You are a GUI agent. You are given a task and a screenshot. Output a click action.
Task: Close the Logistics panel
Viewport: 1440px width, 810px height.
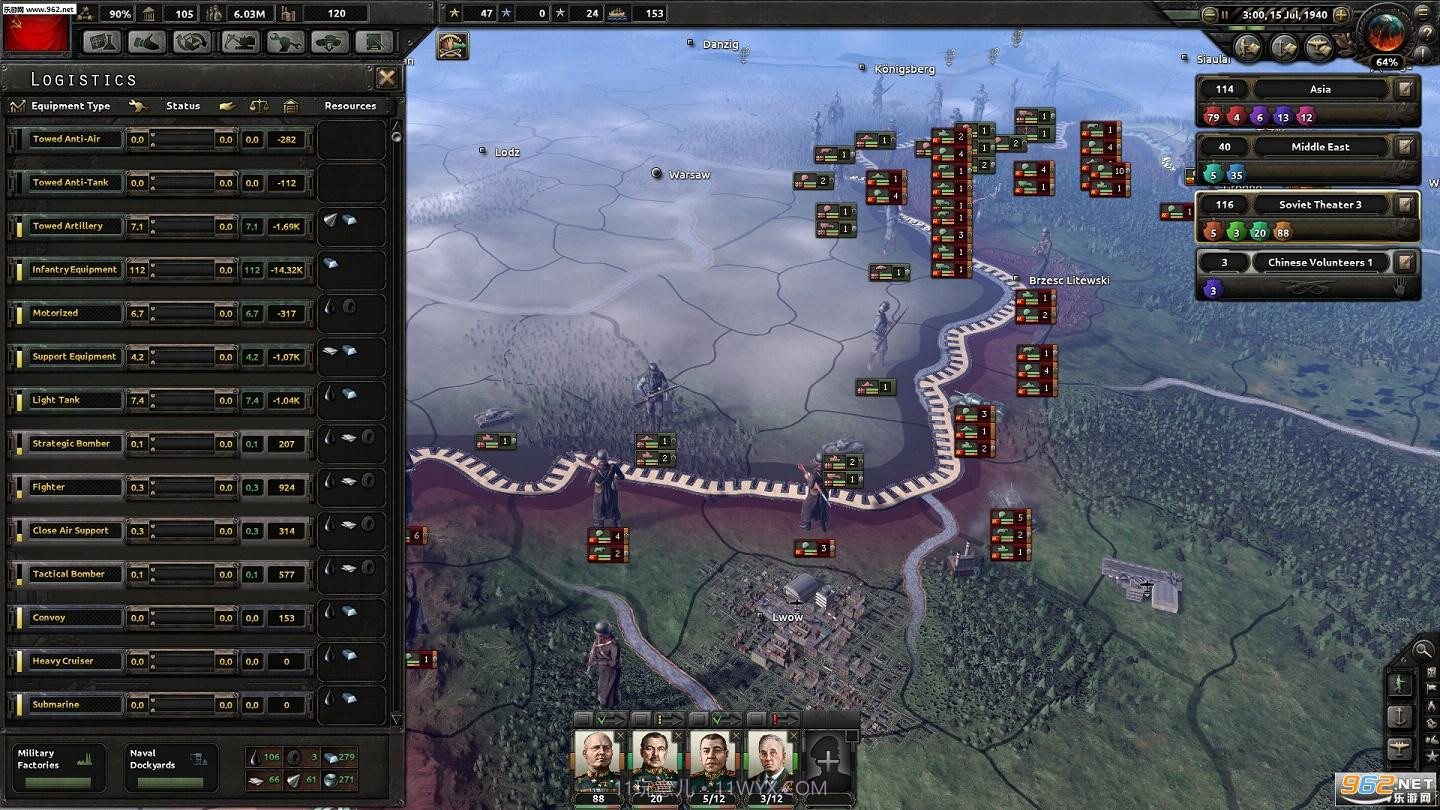pyautogui.click(x=386, y=78)
